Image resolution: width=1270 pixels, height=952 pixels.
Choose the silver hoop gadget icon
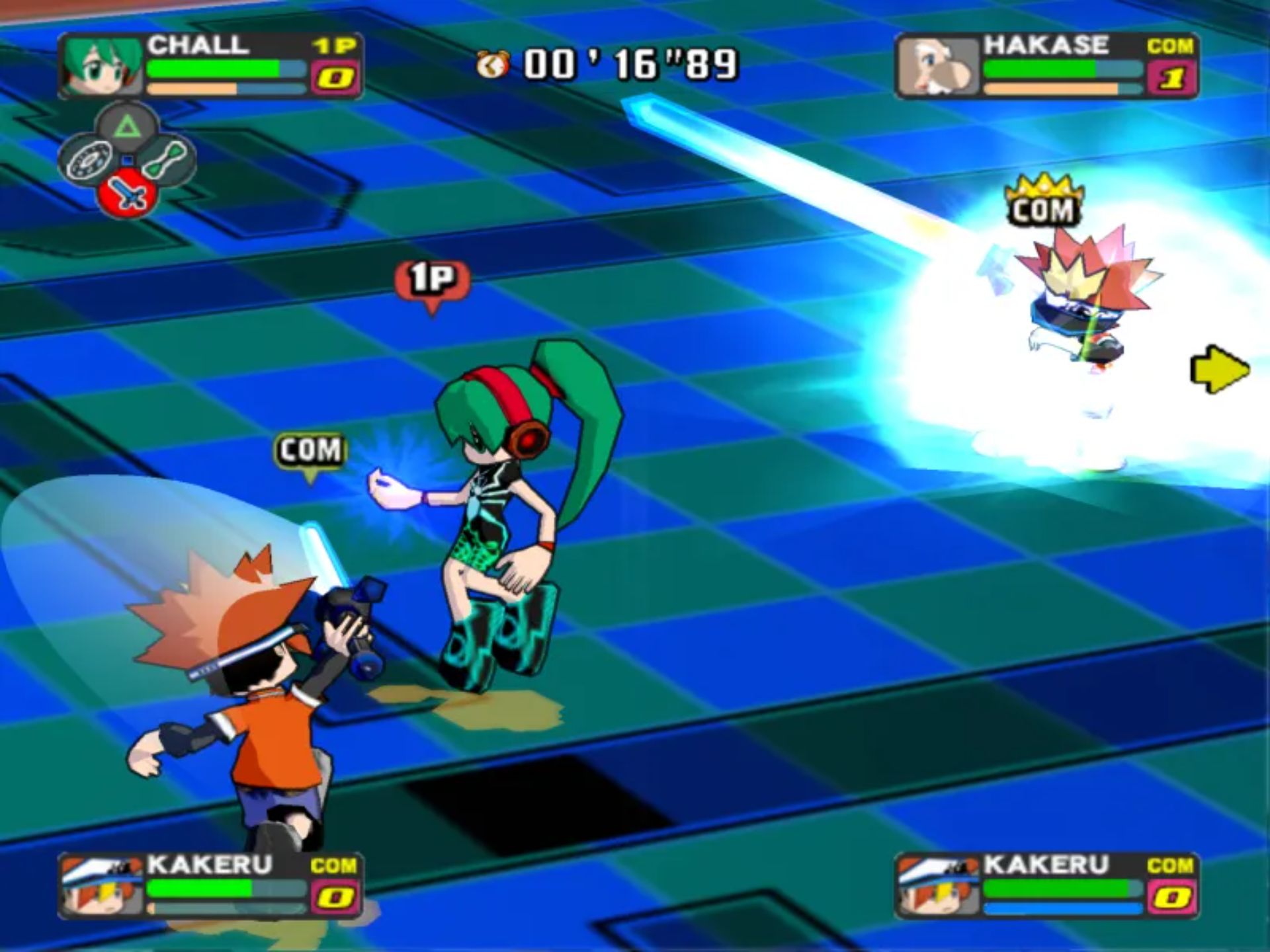[89, 159]
